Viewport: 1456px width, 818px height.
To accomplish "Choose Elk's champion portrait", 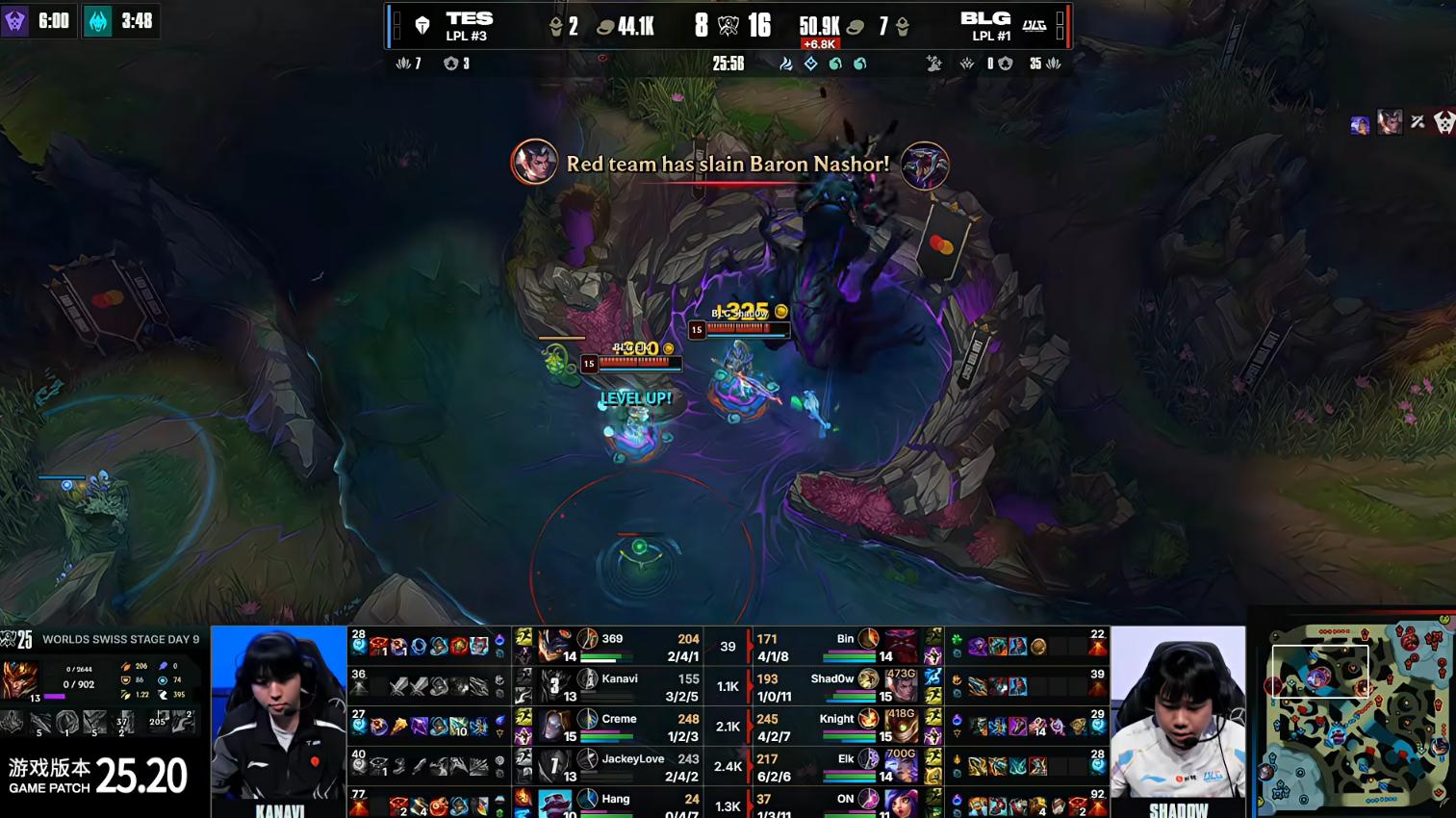I will (901, 766).
